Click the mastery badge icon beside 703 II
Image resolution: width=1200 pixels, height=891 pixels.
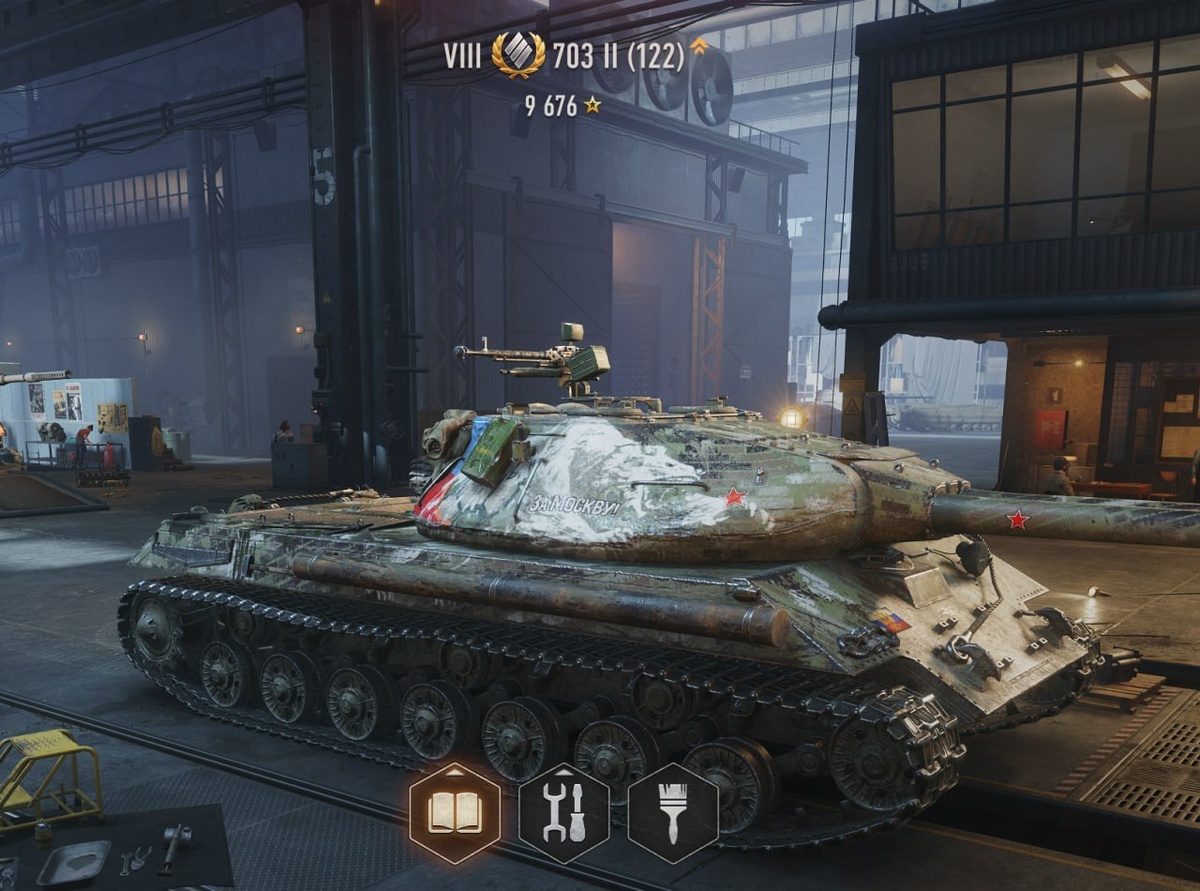pyautogui.click(x=518, y=55)
